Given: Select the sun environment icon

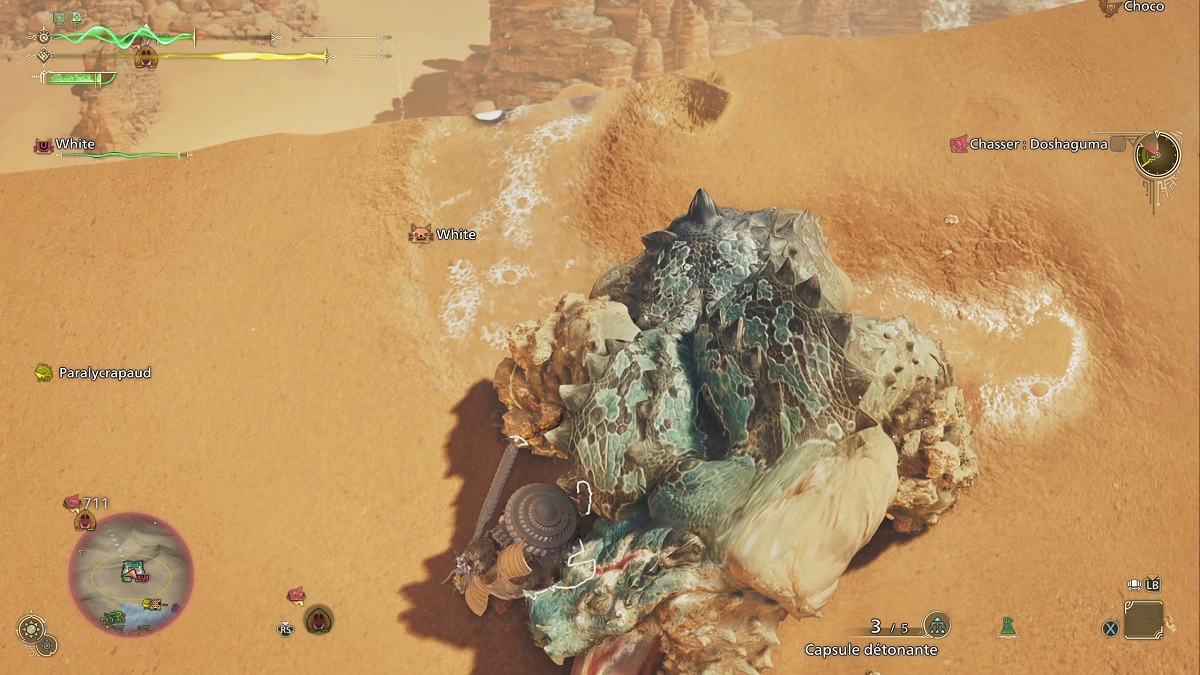Looking at the screenshot, I should click(31, 629).
